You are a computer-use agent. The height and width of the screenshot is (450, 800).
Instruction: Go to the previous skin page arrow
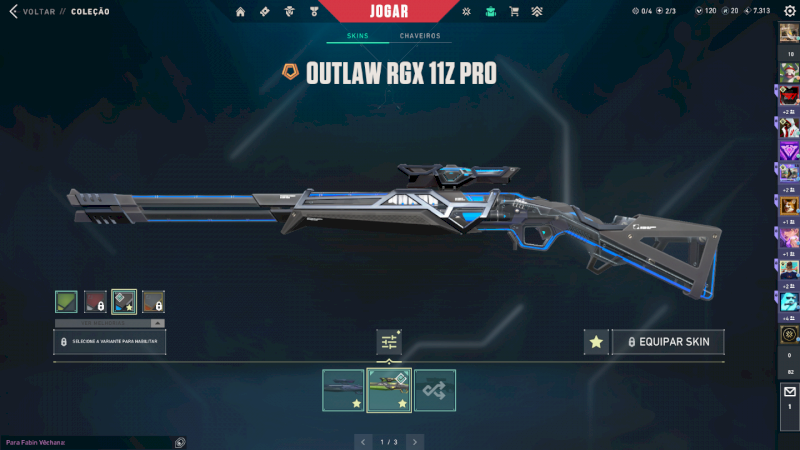363,441
